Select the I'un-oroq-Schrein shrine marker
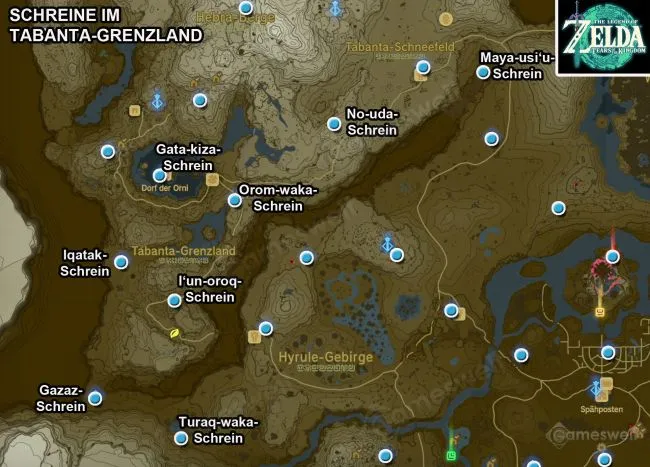The image size is (650, 467). point(175,300)
